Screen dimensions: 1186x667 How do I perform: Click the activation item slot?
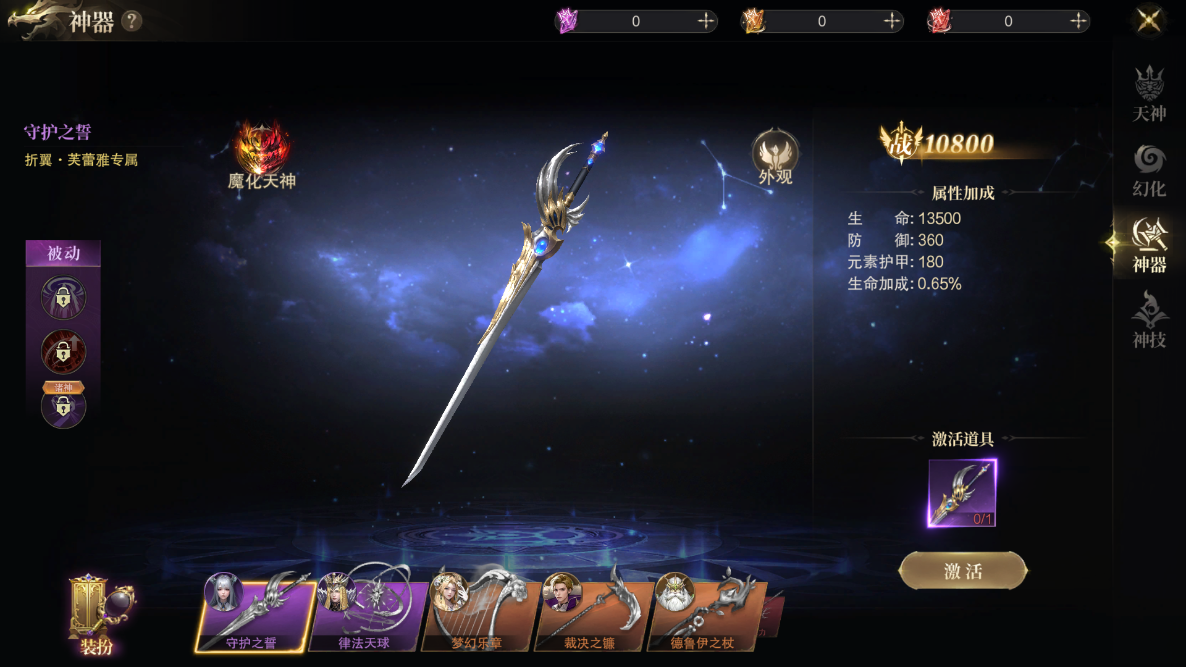coord(962,493)
